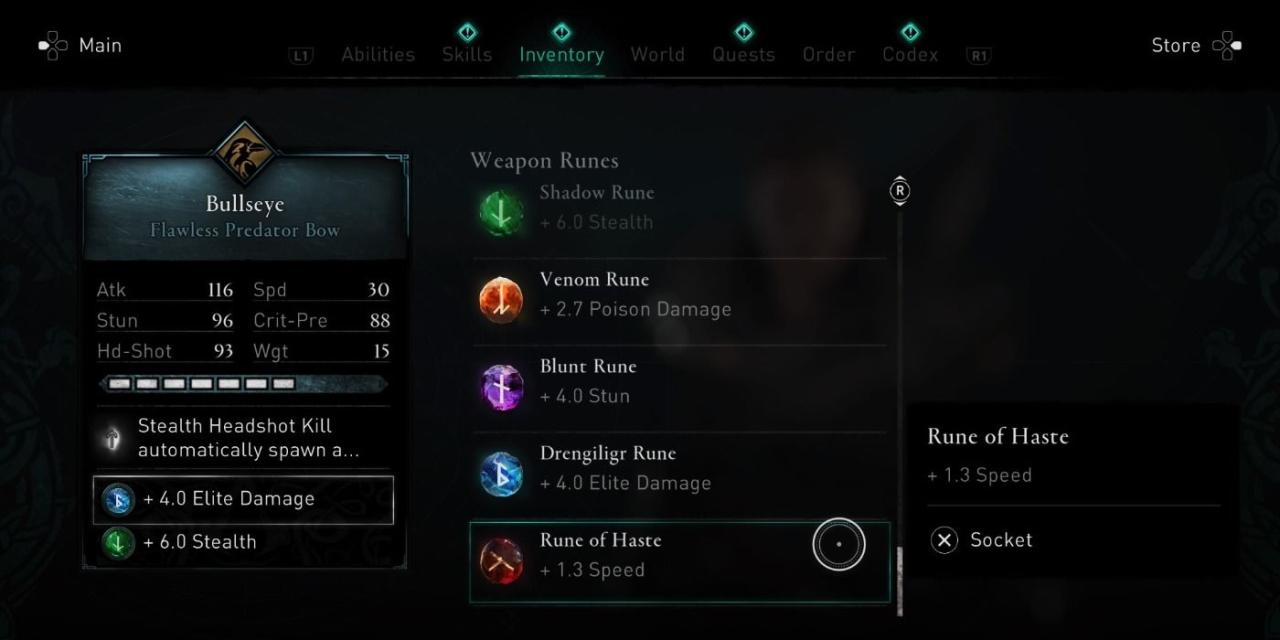Switch to the Abilities tab
1280x640 pixels.
coord(378,54)
